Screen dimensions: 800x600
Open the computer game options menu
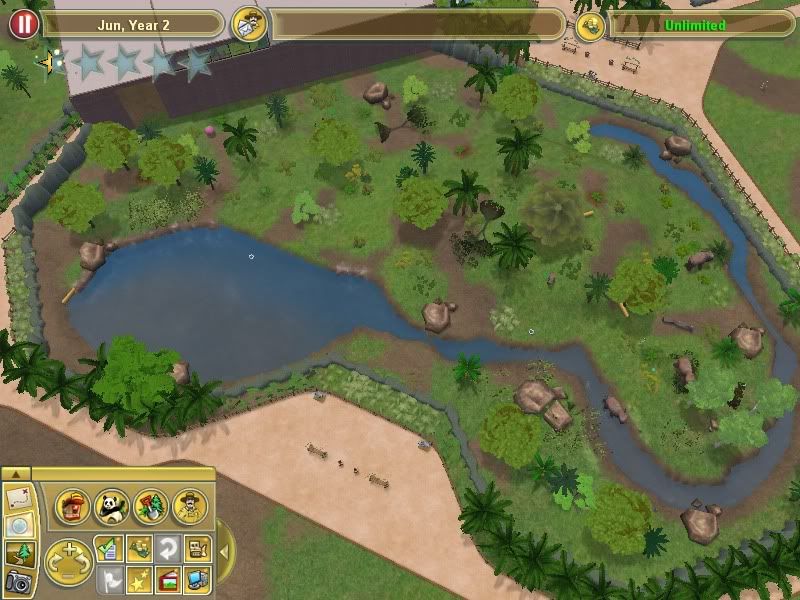click(x=198, y=578)
